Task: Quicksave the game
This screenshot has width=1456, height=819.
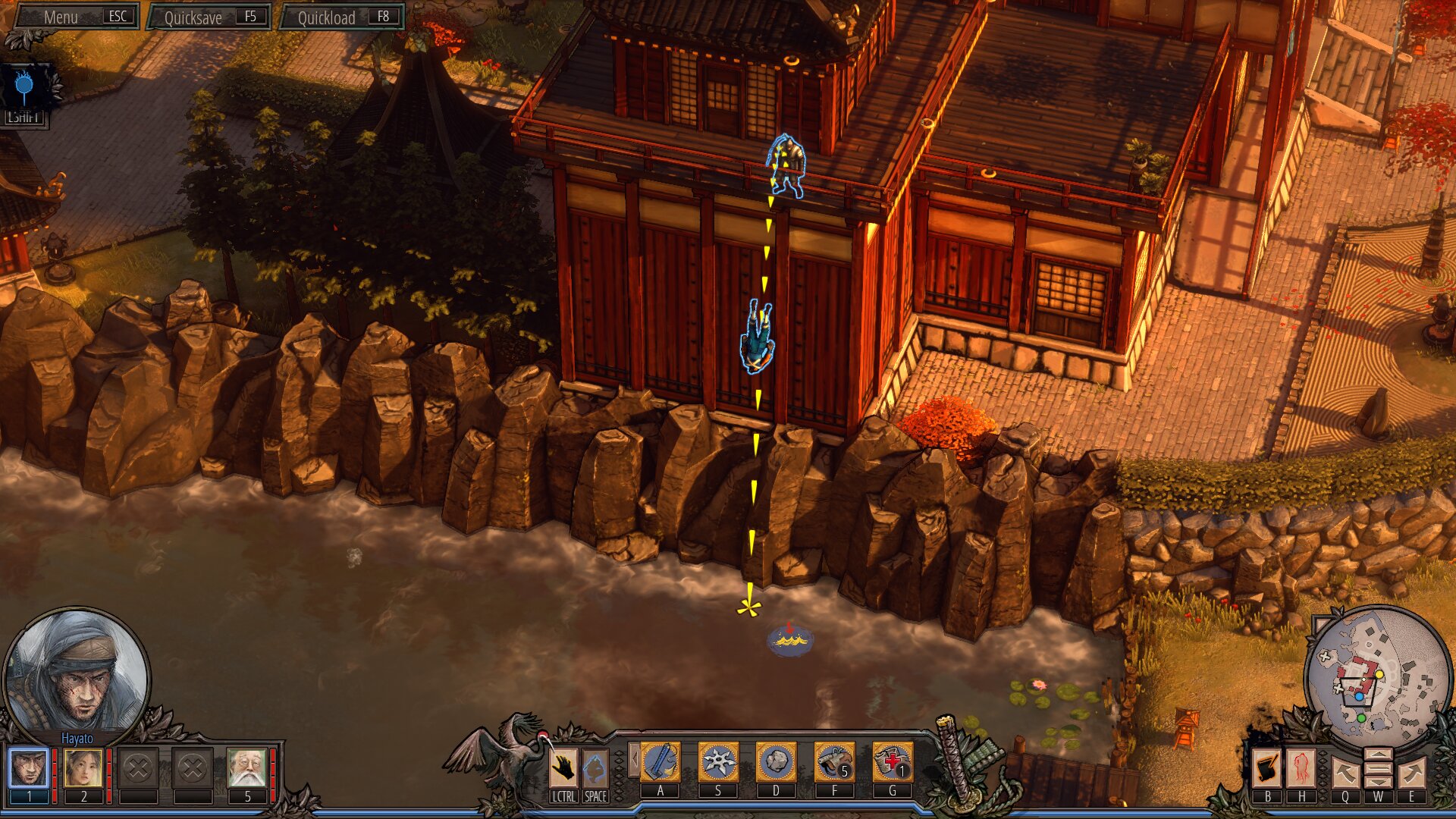Action: (x=210, y=17)
